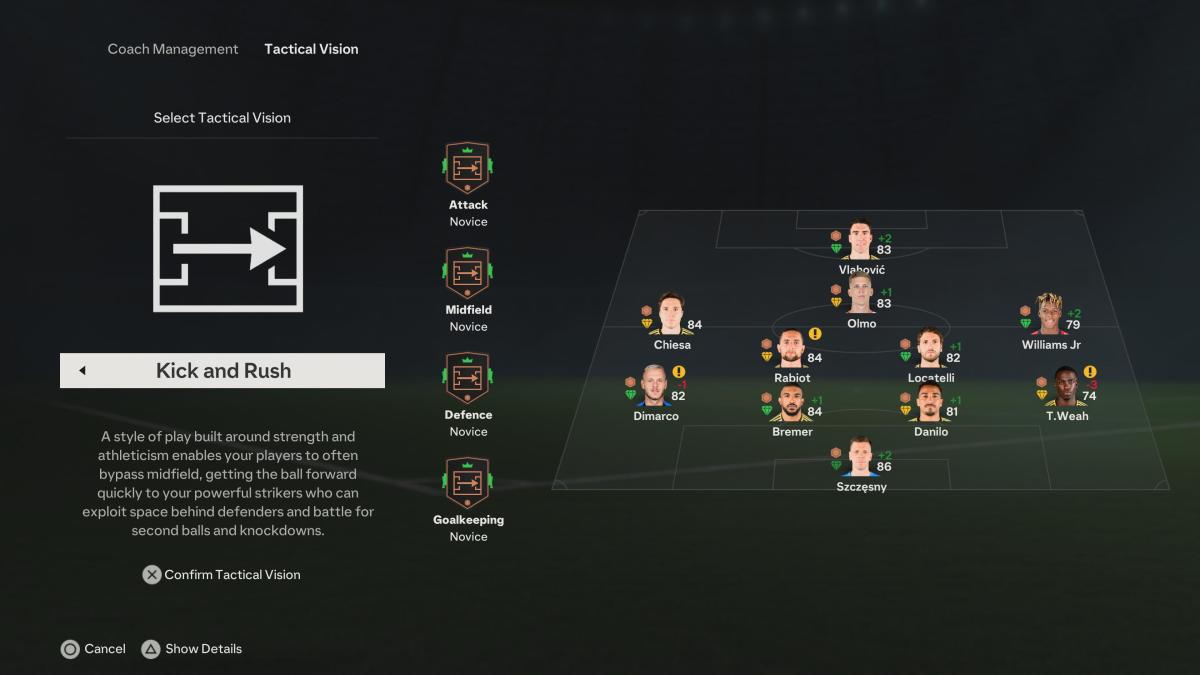Choose the Midfield coaching badge
The width and height of the screenshot is (1200, 675).
click(468, 274)
